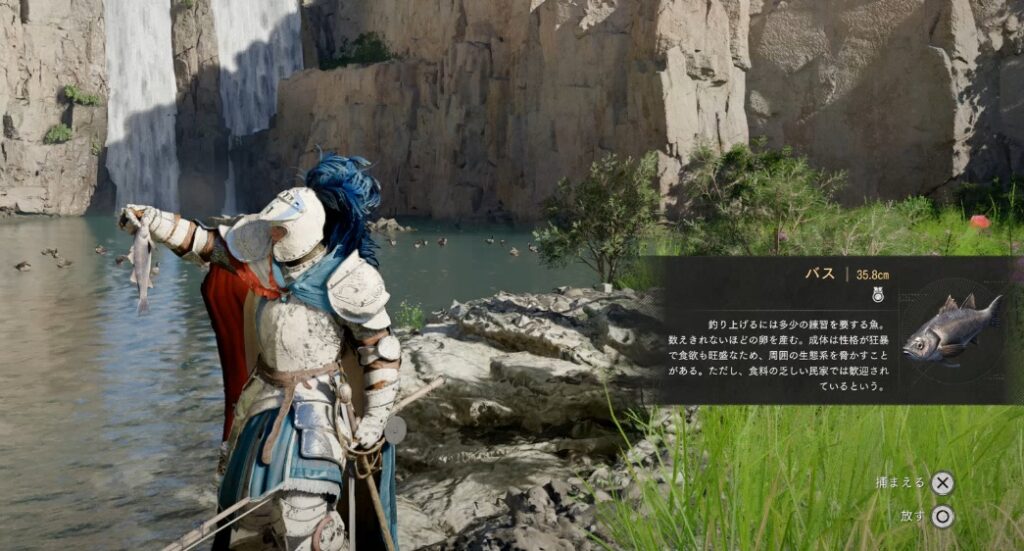
Task: Click the medal rank icon under the fish name
Action: 879,295
